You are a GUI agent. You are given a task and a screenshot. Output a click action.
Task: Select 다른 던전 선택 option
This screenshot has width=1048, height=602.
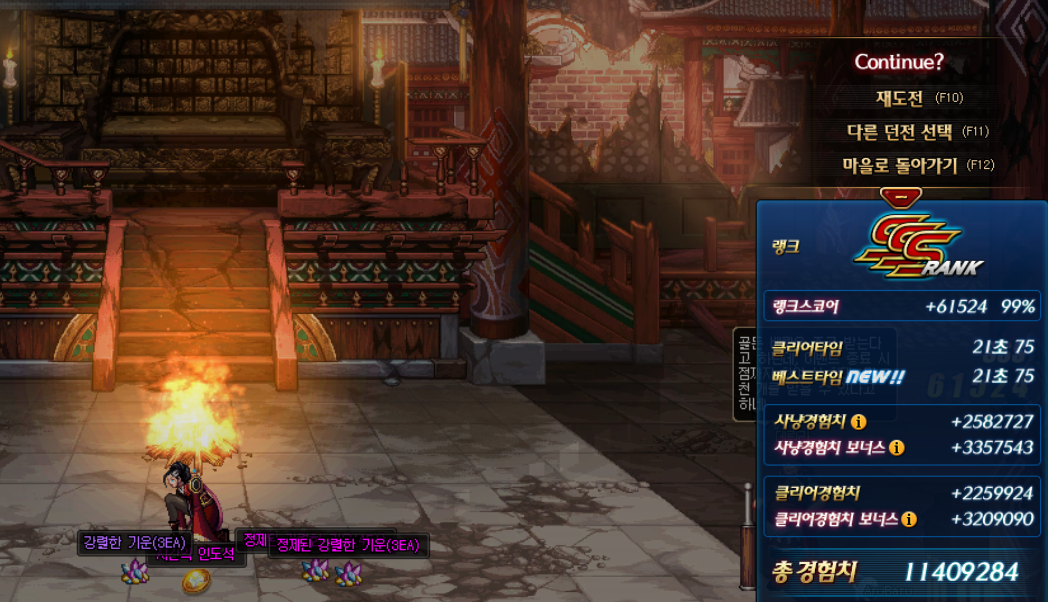click(898, 131)
